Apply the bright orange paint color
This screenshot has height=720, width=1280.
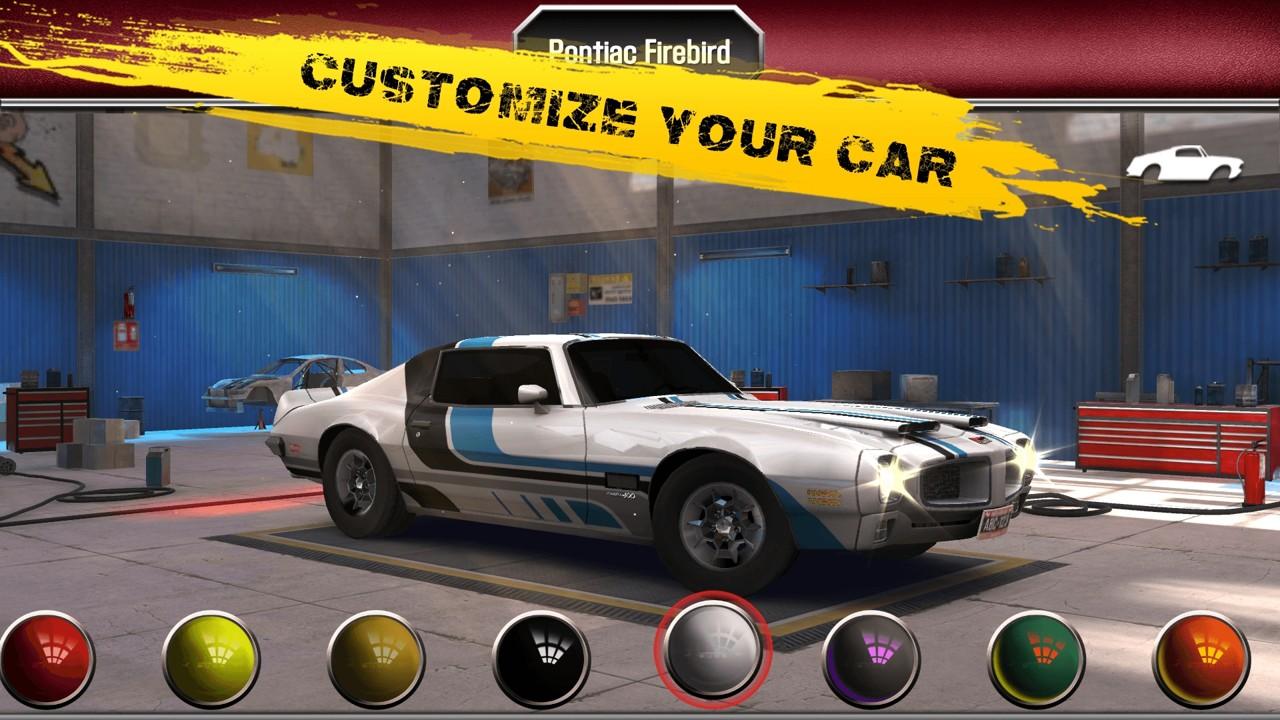pyautogui.click(x=1201, y=659)
